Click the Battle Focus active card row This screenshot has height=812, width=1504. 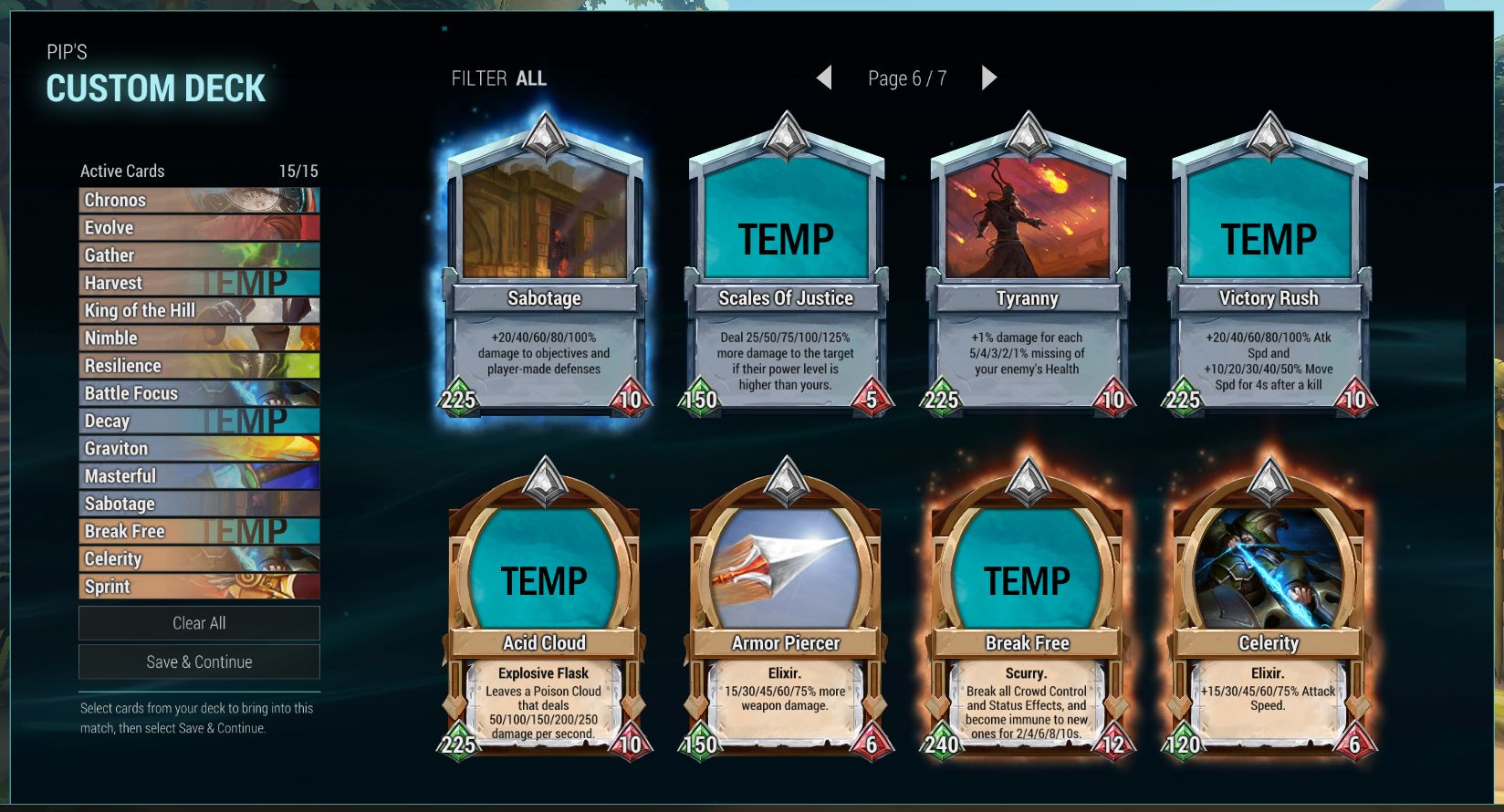pos(199,393)
